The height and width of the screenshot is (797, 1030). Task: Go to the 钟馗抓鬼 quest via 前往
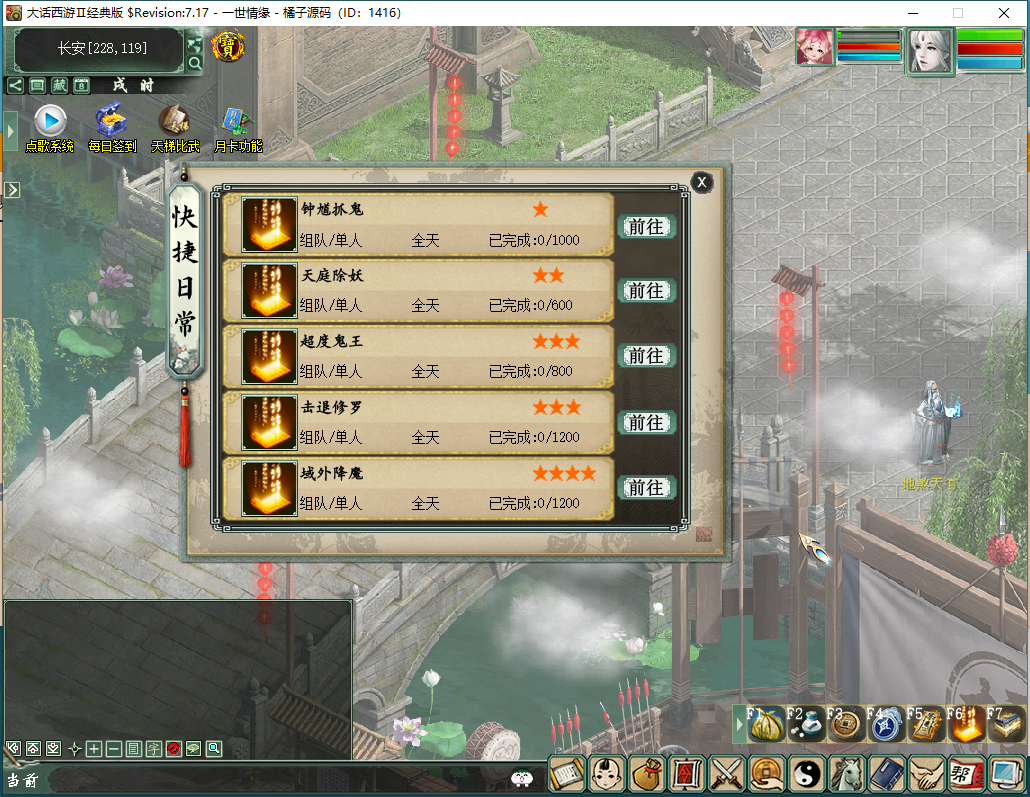[x=646, y=227]
